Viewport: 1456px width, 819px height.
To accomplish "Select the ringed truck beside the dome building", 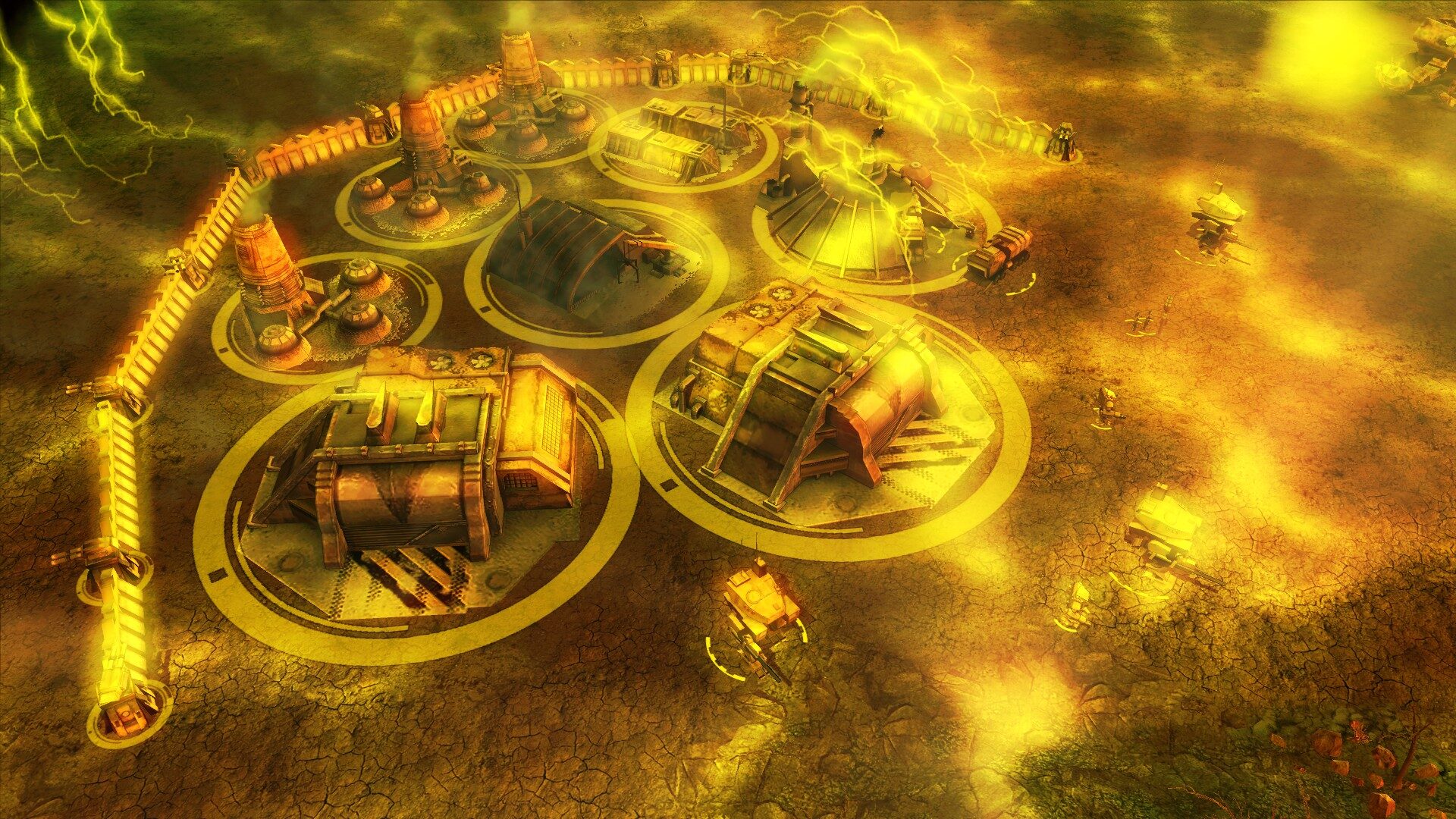I will coord(1002,253).
